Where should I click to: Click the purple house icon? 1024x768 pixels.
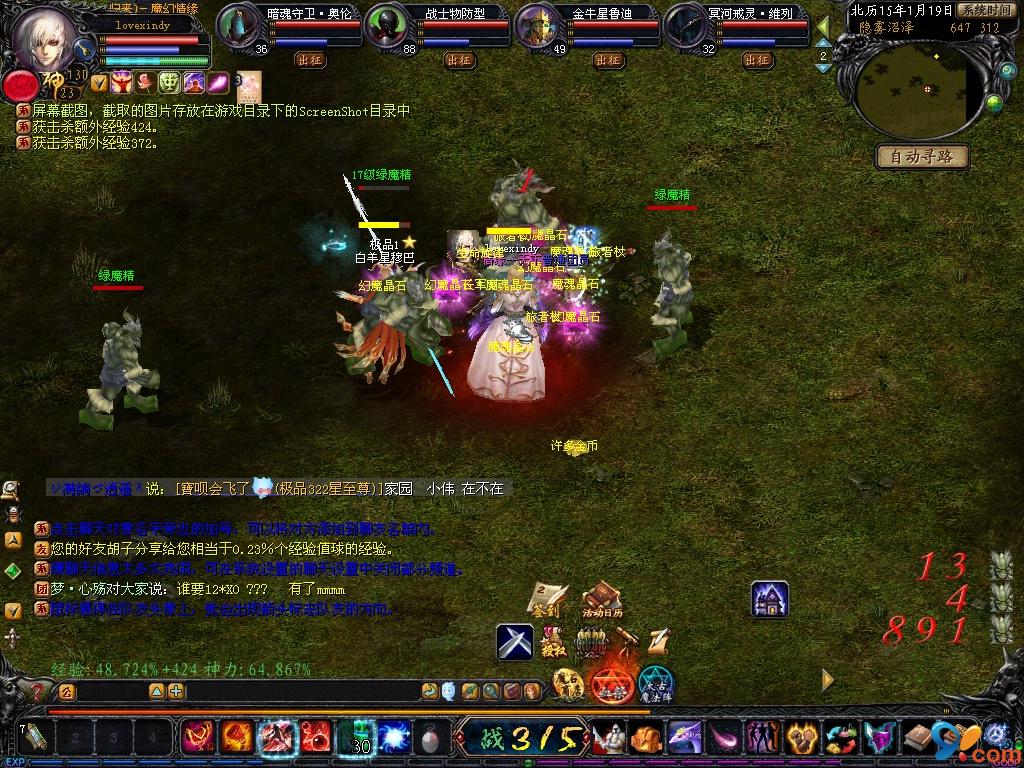[x=770, y=599]
